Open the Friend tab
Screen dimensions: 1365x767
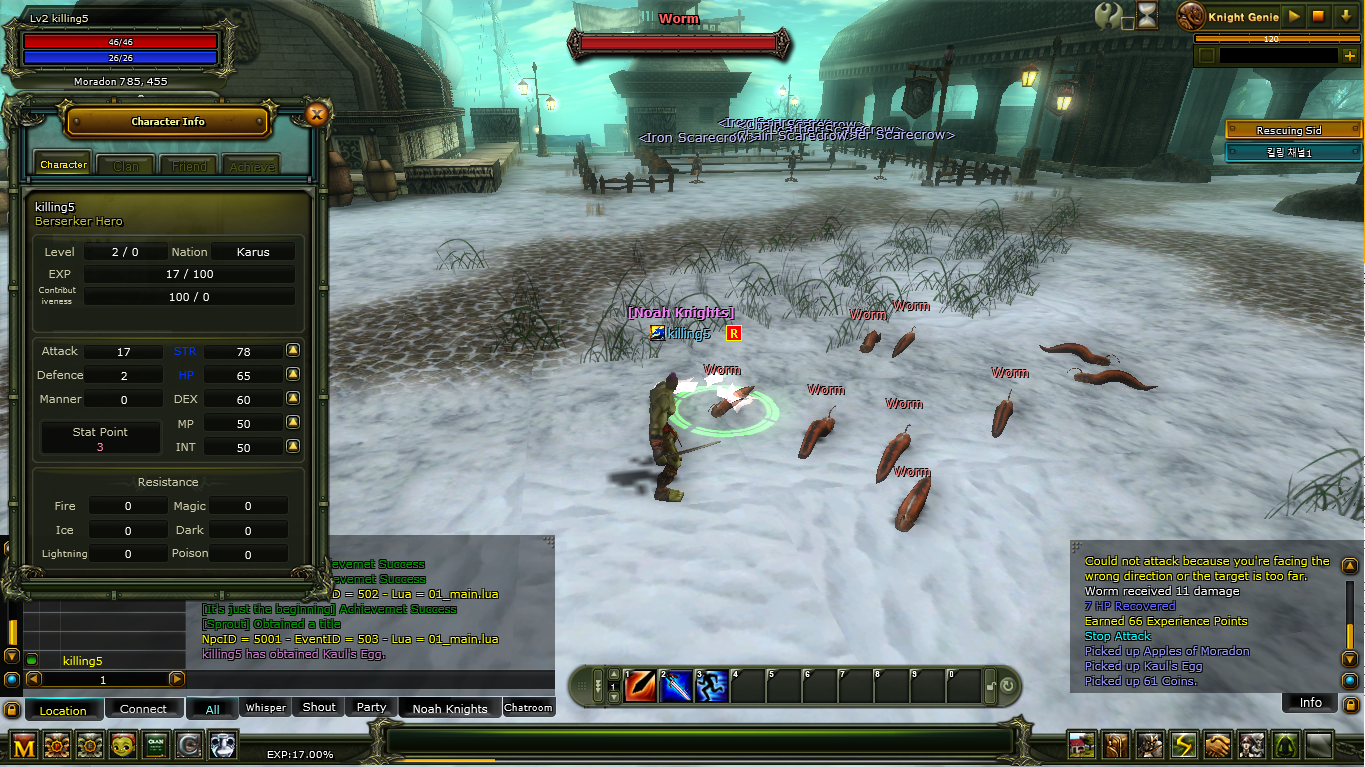click(189, 165)
